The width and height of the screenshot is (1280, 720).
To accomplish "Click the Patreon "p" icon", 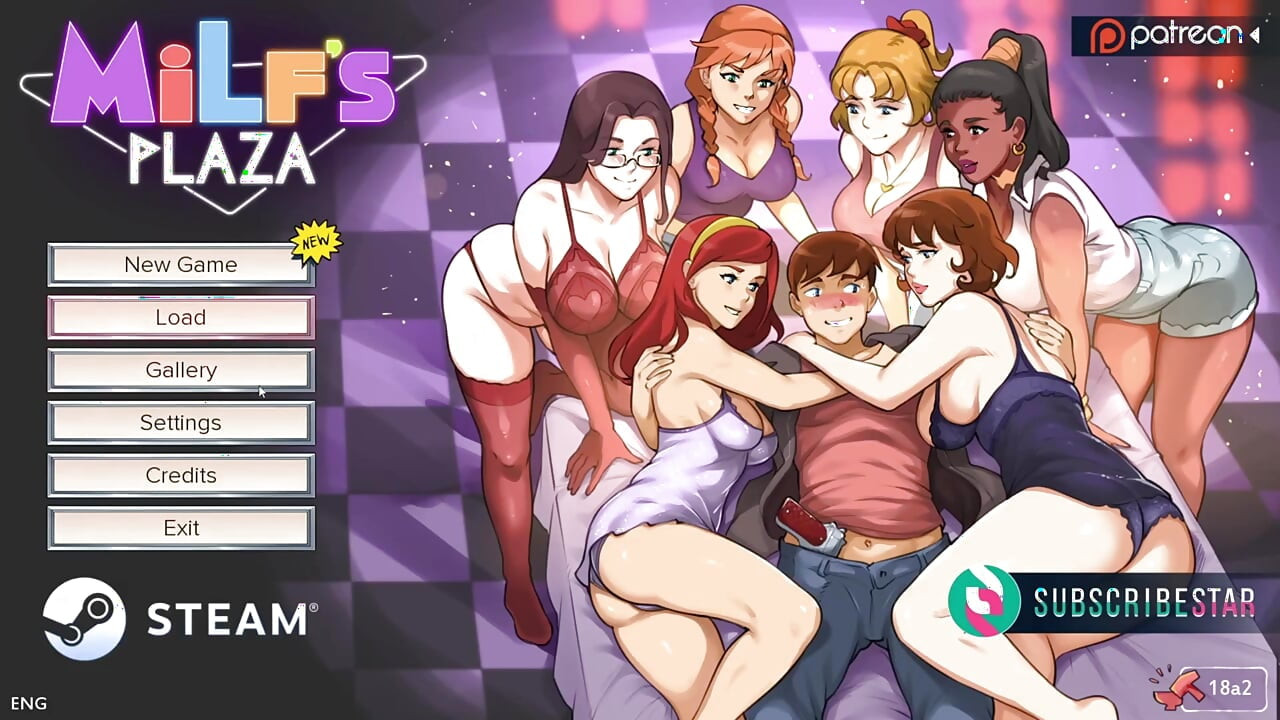I will 1105,35.
